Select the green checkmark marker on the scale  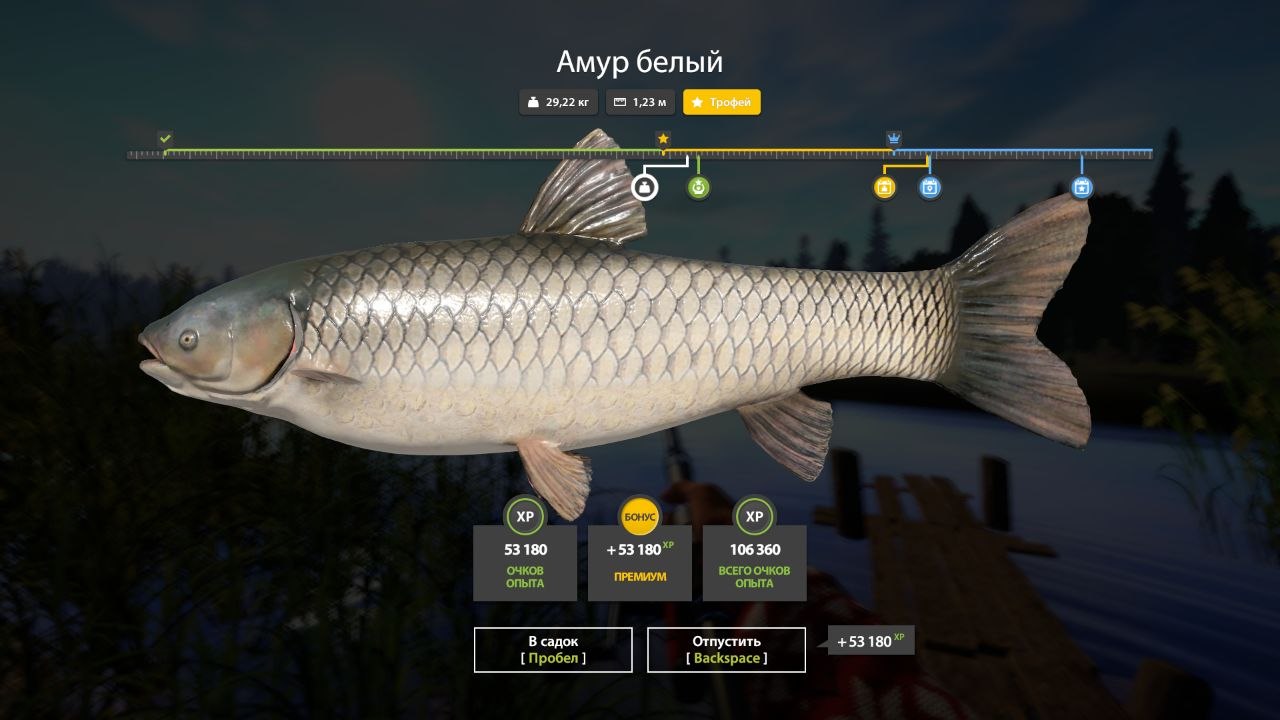tap(165, 138)
